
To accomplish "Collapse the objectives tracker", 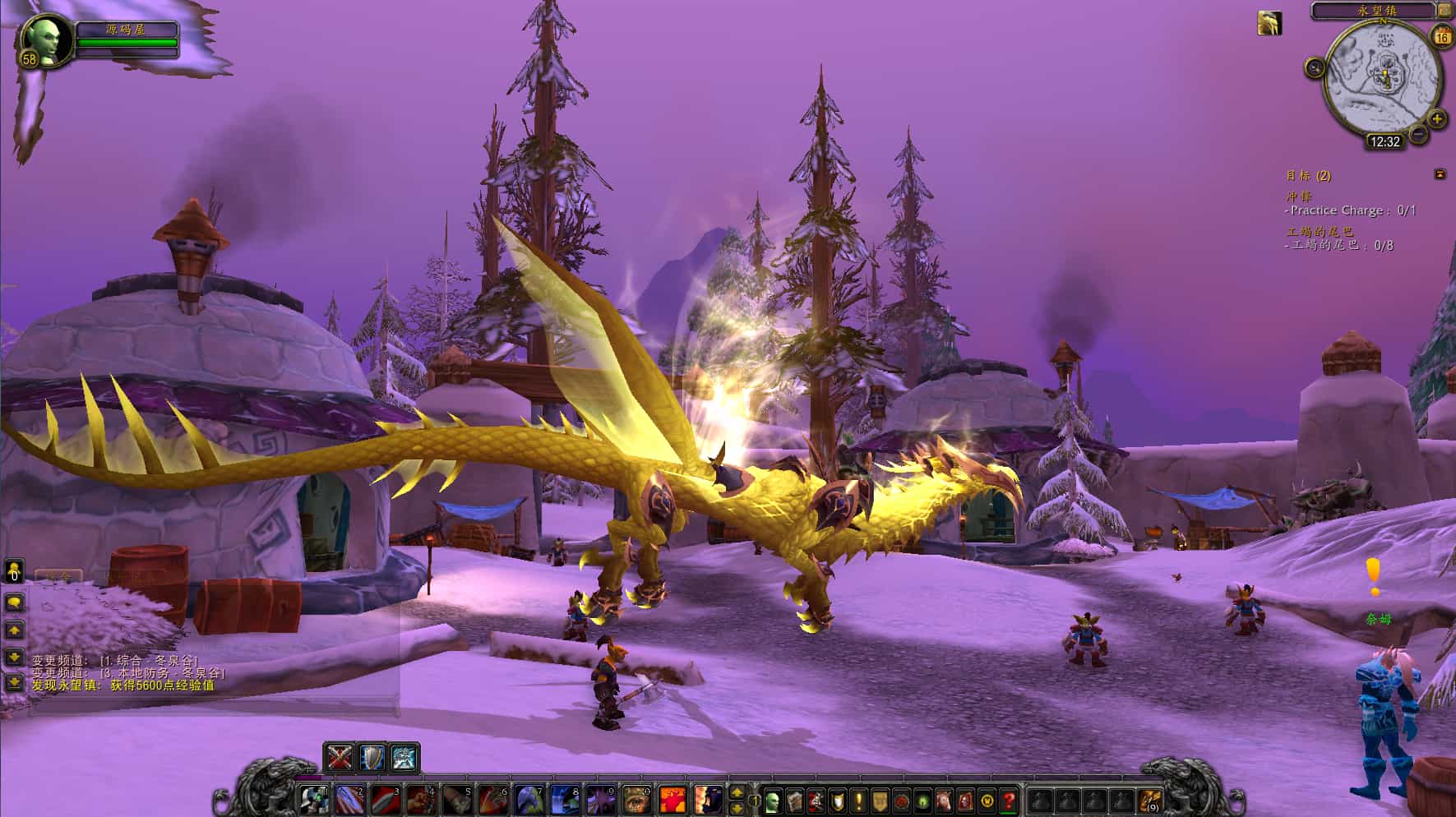I will click(x=1440, y=174).
